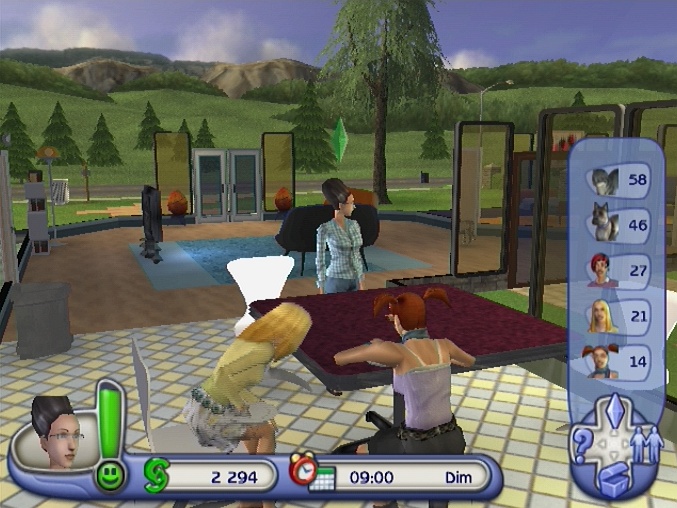Open the question mark help icon

pyautogui.click(x=582, y=441)
